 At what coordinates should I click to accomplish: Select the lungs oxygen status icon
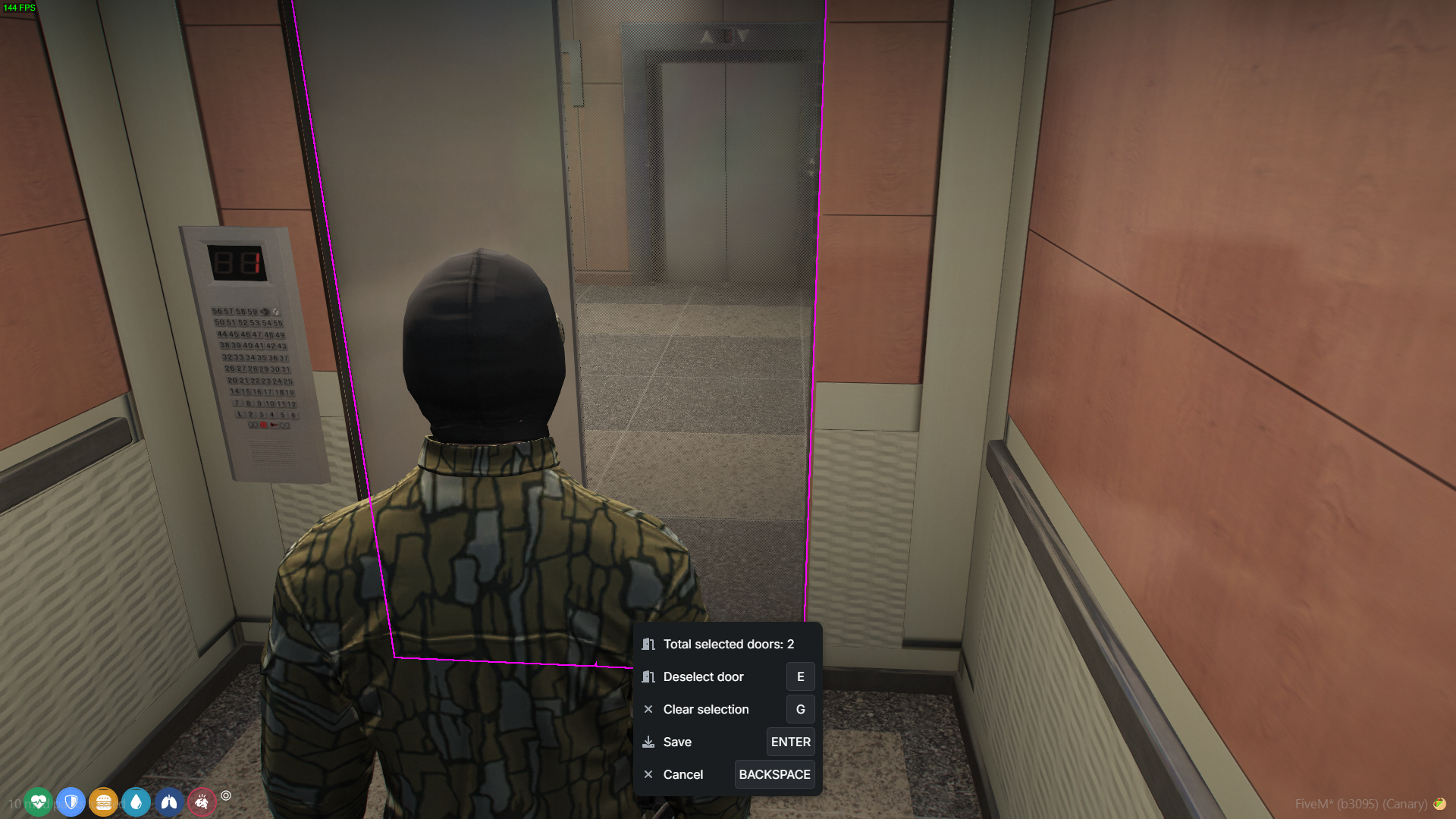coord(169,802)
